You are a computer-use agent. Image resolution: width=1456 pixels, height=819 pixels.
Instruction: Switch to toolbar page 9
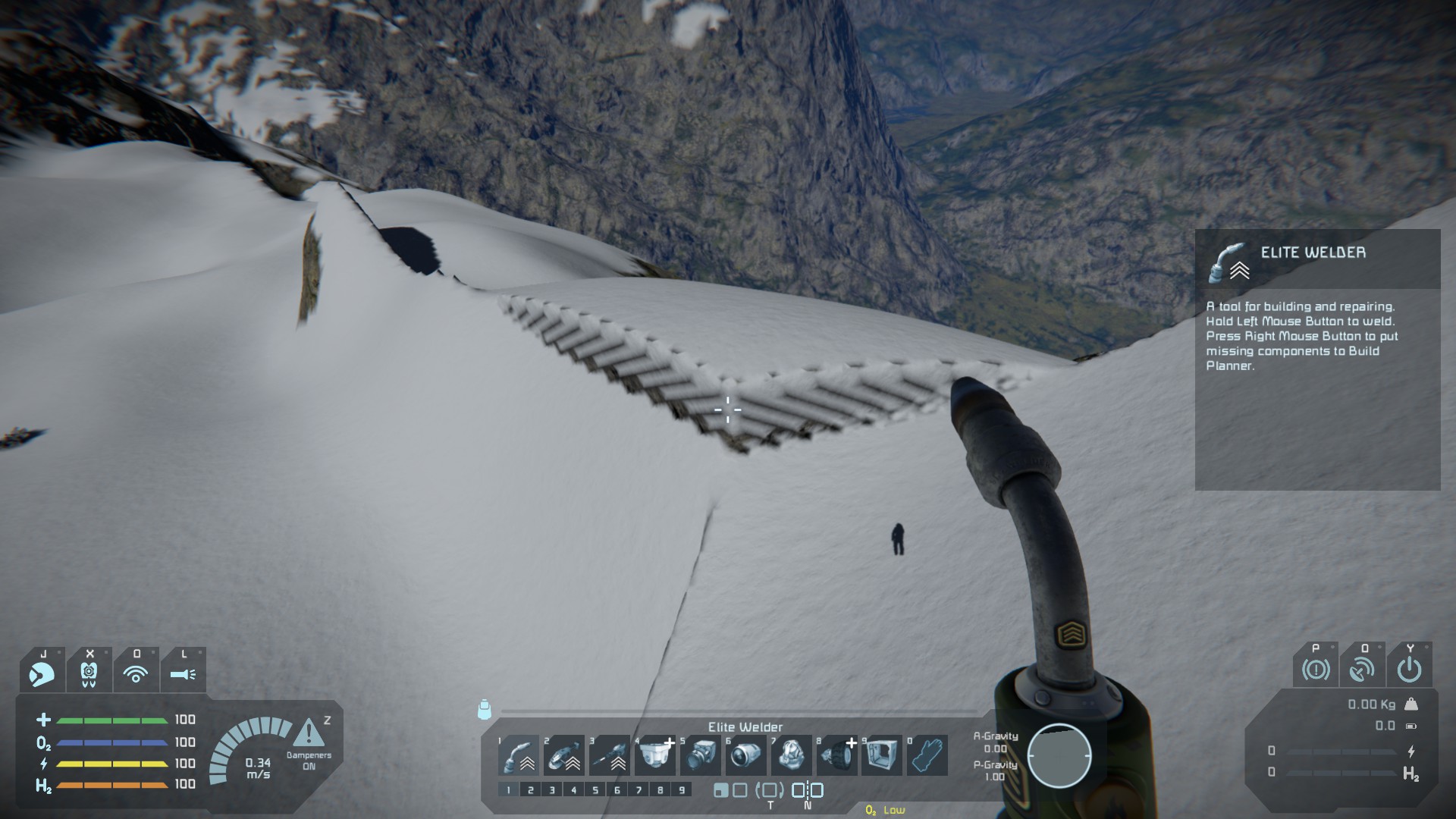[682, 790]
